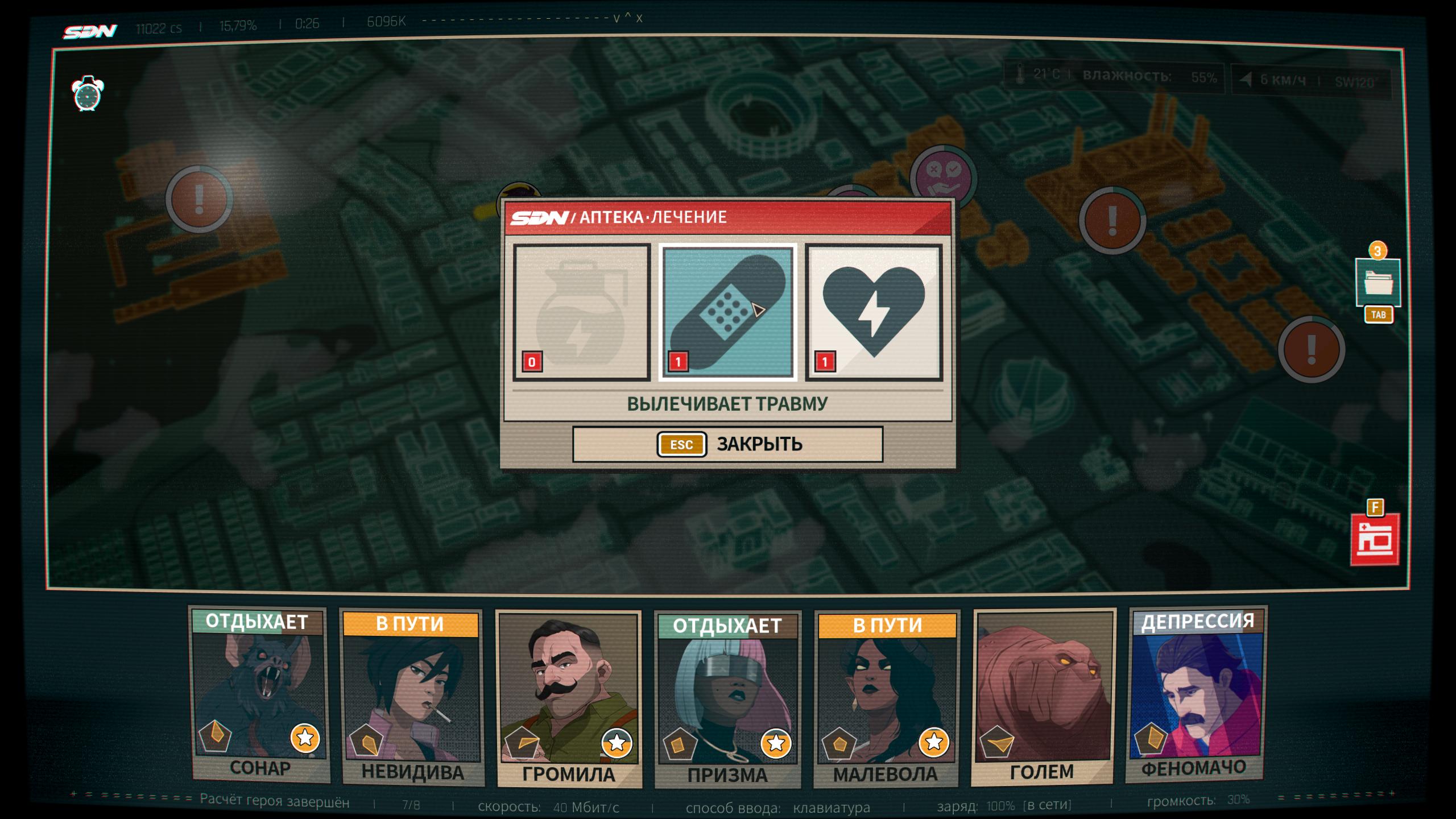Open the red pharmacy kit button
The width and height of the screenshot is (1456, 819).
point(1375,540)
